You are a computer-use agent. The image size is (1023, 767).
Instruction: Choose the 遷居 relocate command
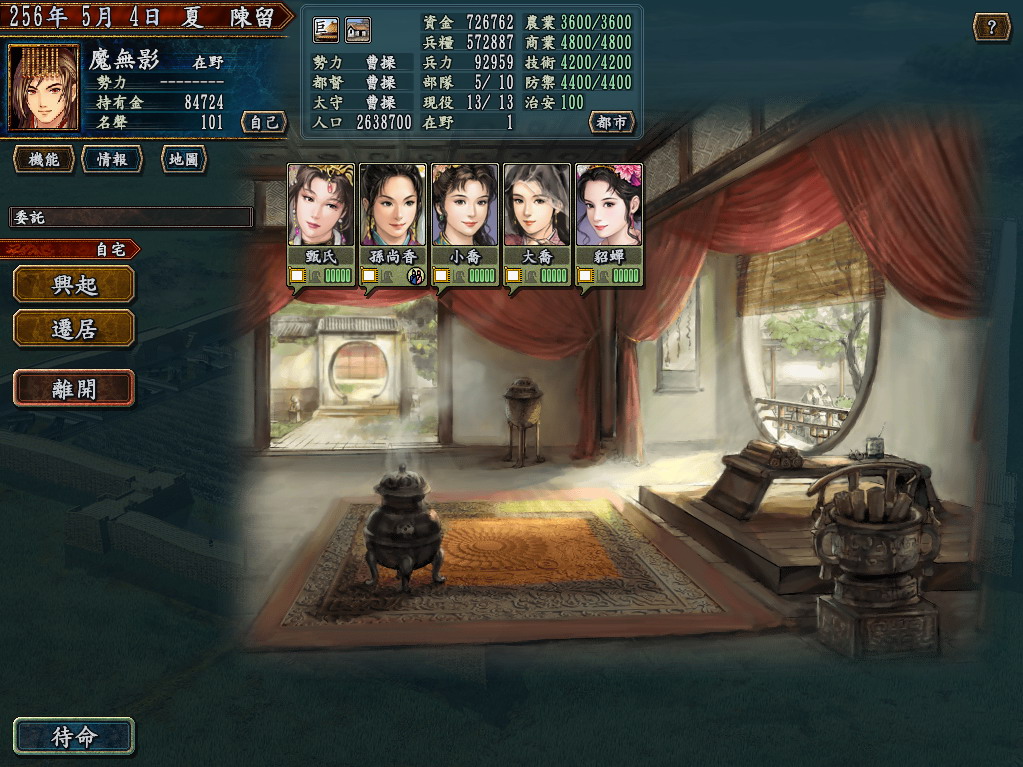(74, 329)
